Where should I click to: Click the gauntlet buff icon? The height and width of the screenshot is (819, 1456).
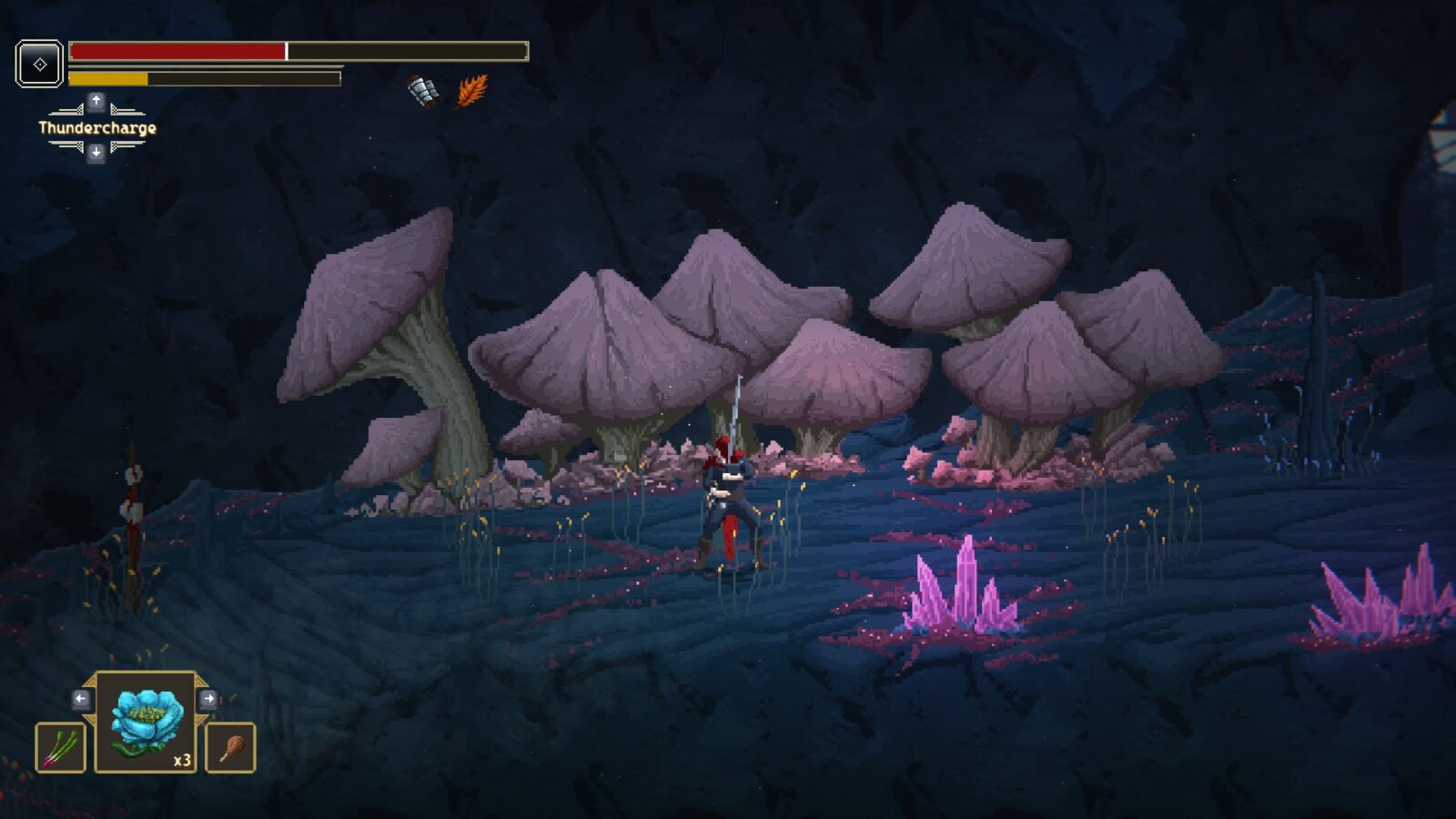pyautogui.click(x=422, y=91)
